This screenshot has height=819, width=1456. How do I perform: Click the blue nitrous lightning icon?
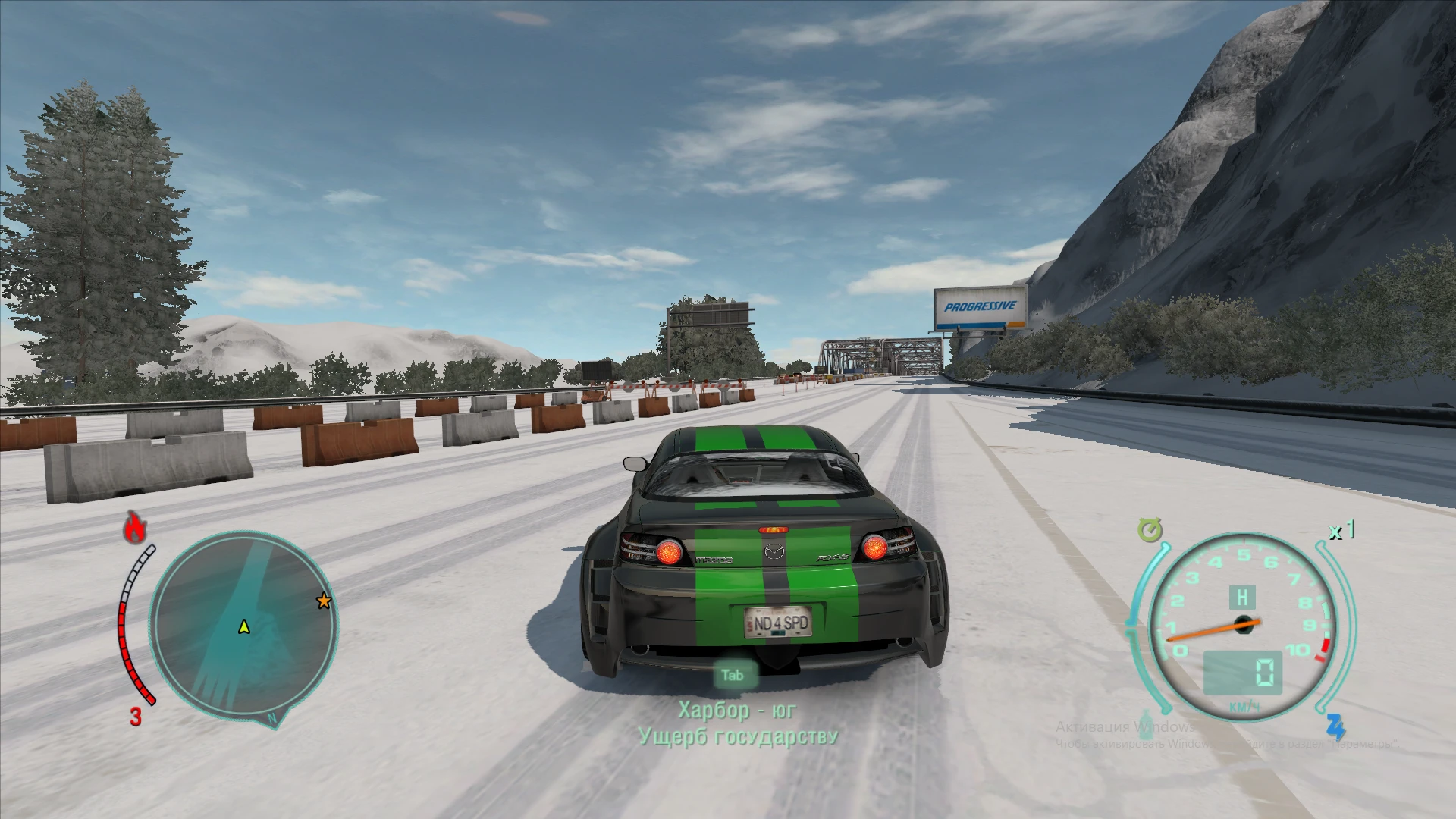pos(1335,726)
